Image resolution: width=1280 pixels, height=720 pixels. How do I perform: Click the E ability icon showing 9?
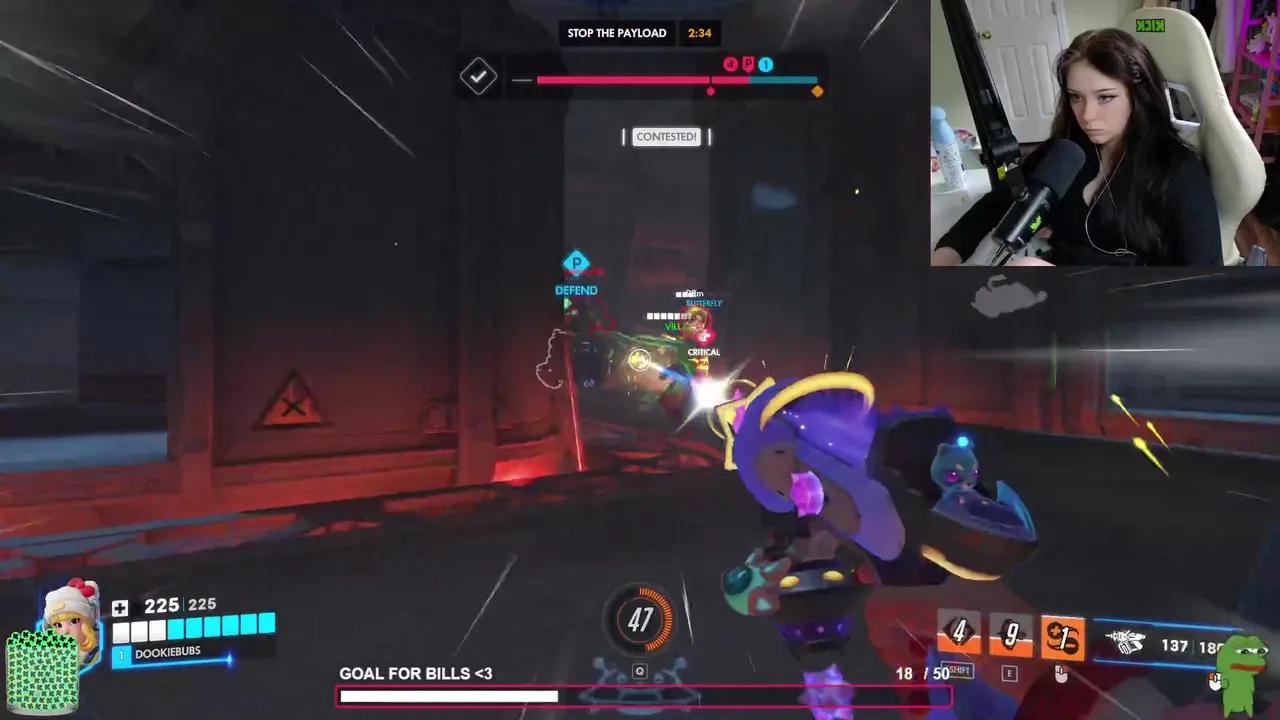click(1010, 635)
